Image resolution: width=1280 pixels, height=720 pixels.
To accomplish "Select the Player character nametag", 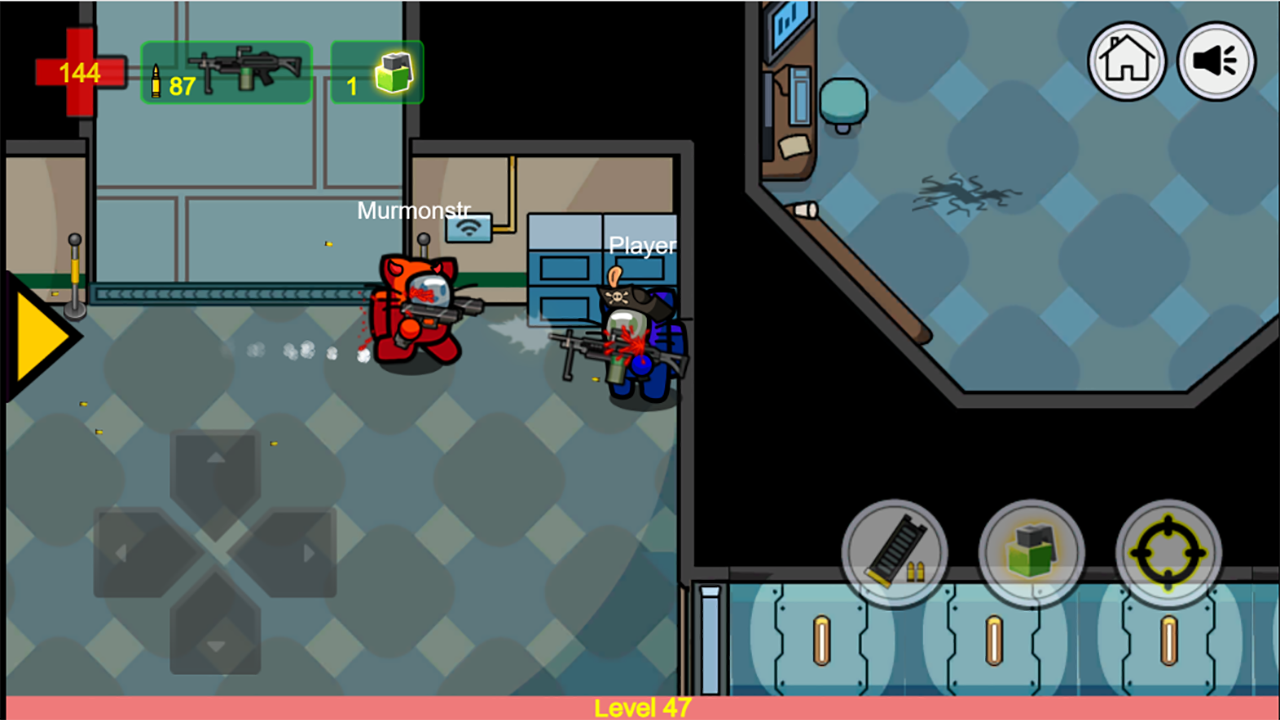I will click(x=643, y=245).
